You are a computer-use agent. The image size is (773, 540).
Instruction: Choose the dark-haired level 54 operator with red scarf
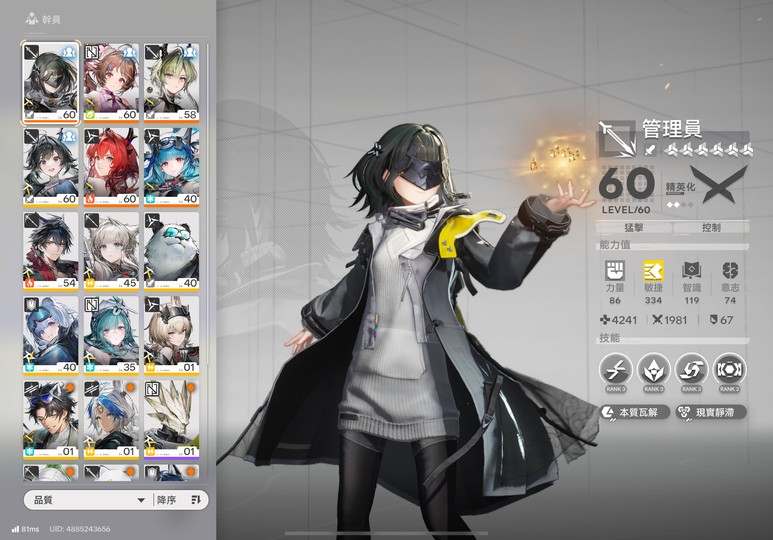[x=50, y=251]
